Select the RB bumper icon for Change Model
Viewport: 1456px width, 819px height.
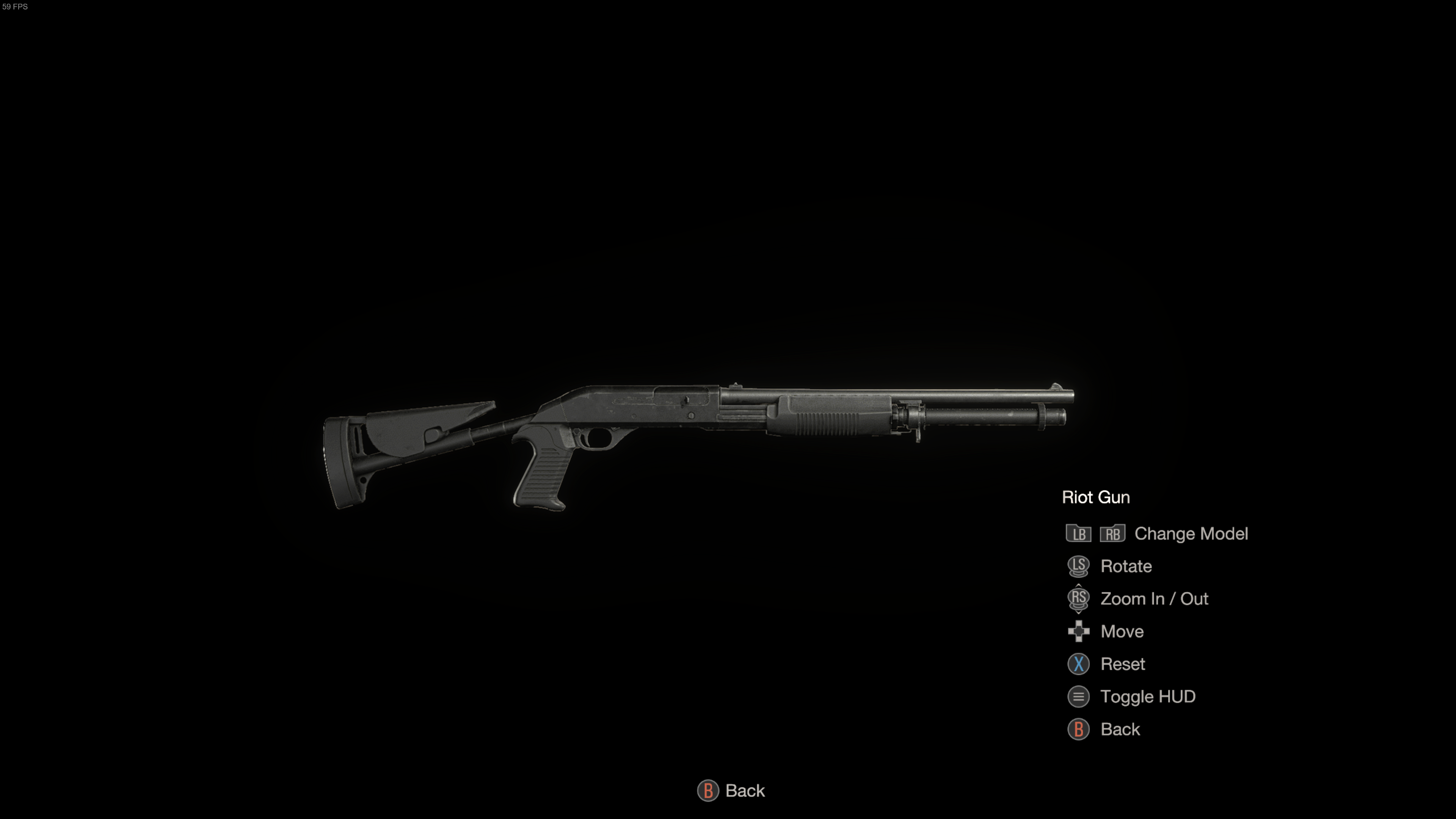1114,533
